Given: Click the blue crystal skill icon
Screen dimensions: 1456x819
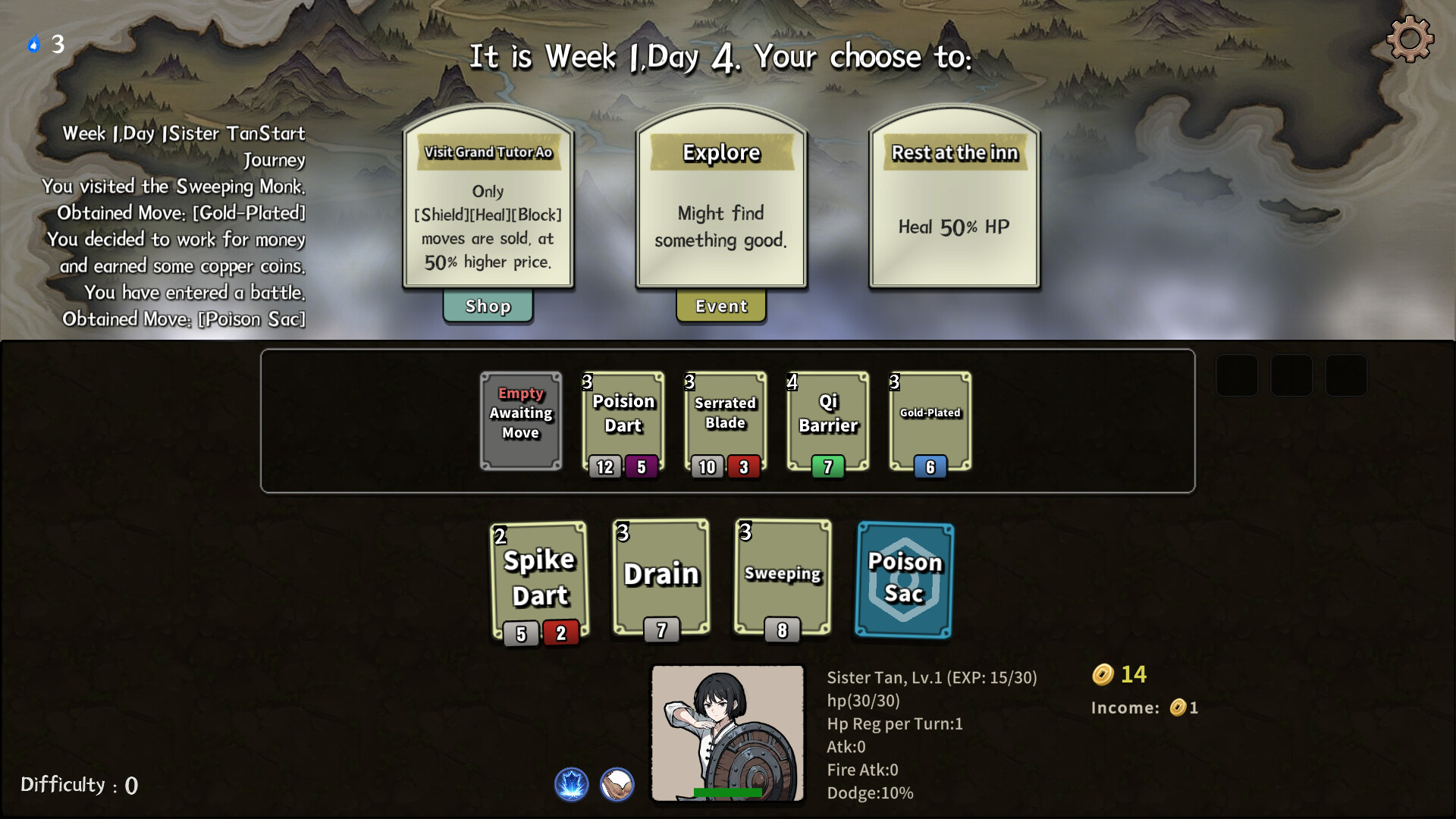Looking at the screenshot, I should click(572, 784).
